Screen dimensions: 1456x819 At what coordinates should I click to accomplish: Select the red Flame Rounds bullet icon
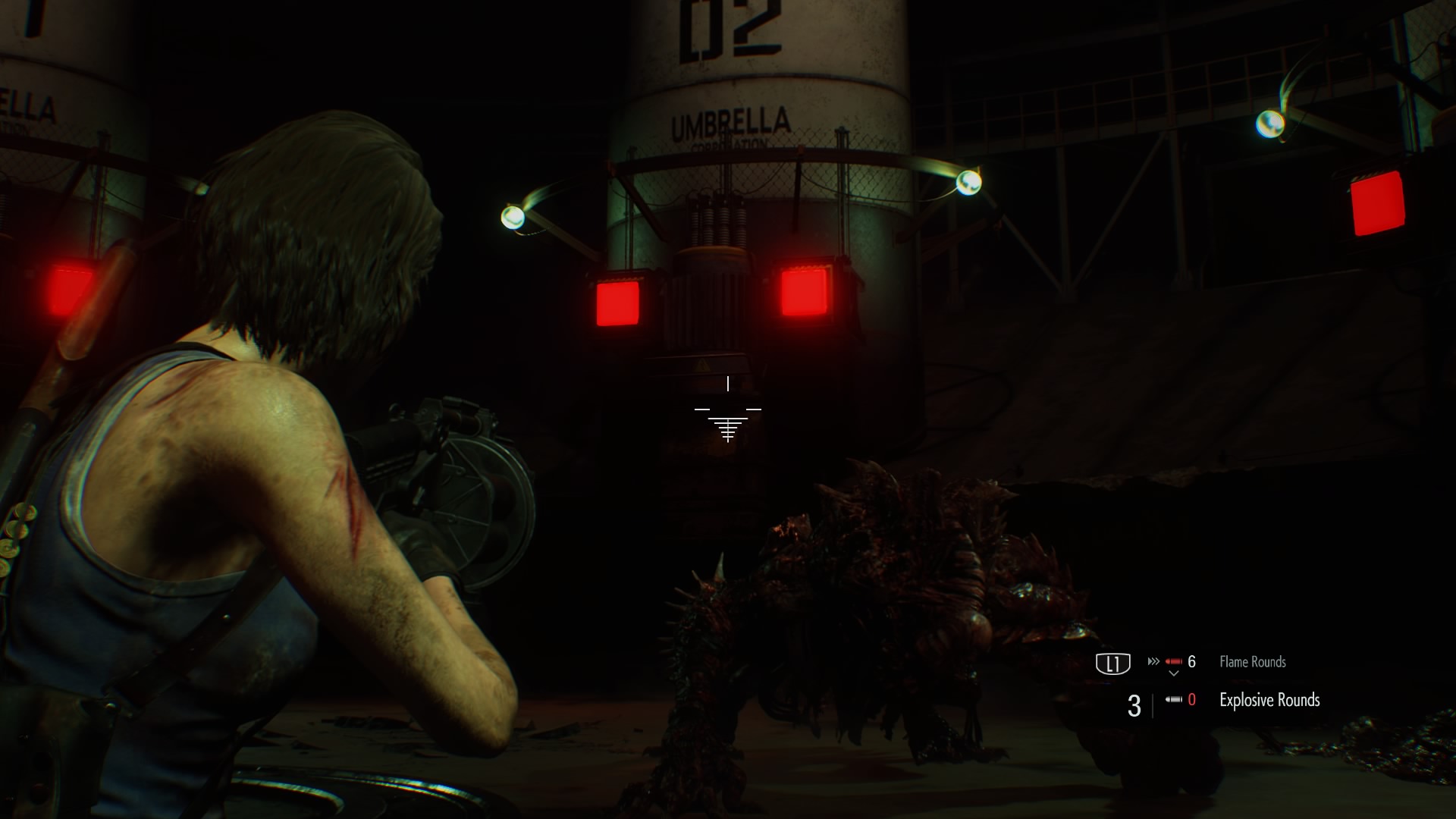[x=1175, y=661]
